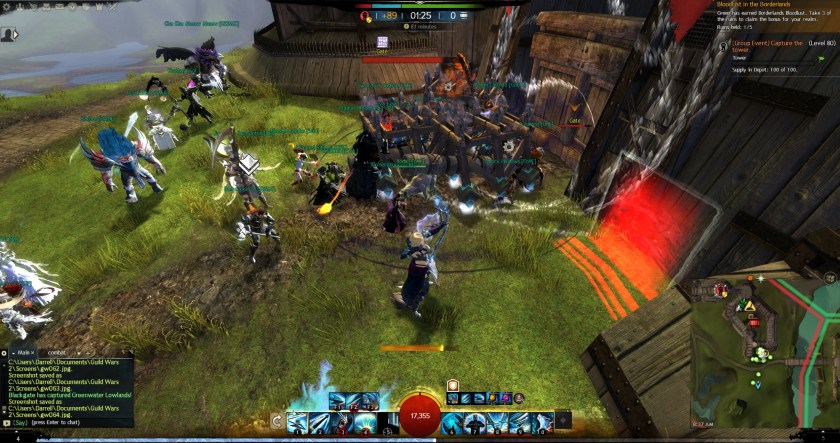Image resolution: width=840 pixels, height=443 pixels.
Task: Activate utility skill 7
Action: (x=475, y=423)
